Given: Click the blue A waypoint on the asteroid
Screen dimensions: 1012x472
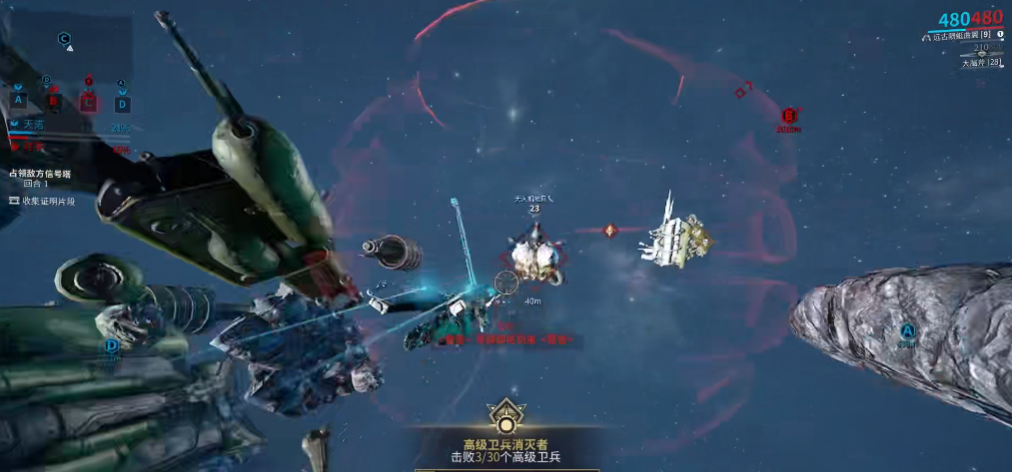Looking at the screenshot, I should pyautogui.click(x=907, y=331).
